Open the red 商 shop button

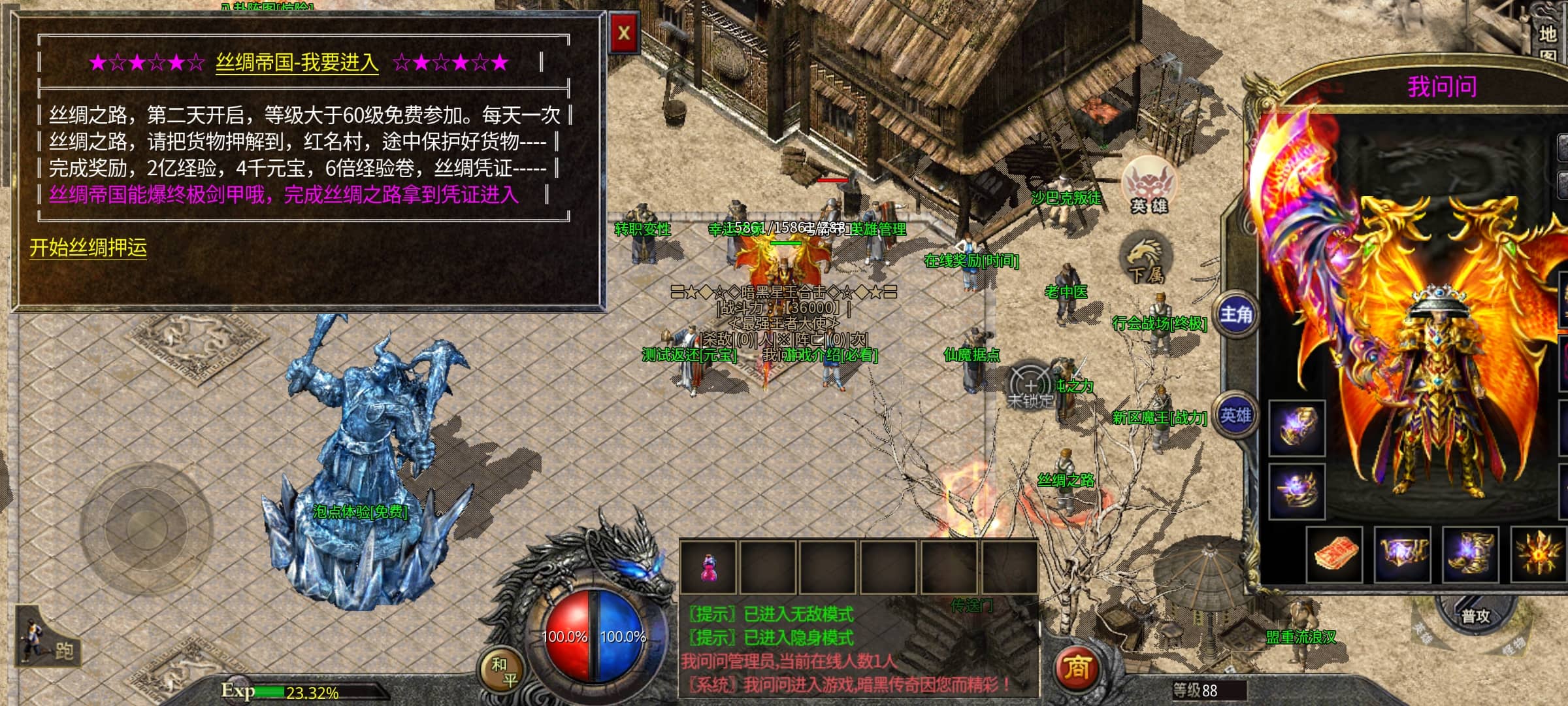1077,667
